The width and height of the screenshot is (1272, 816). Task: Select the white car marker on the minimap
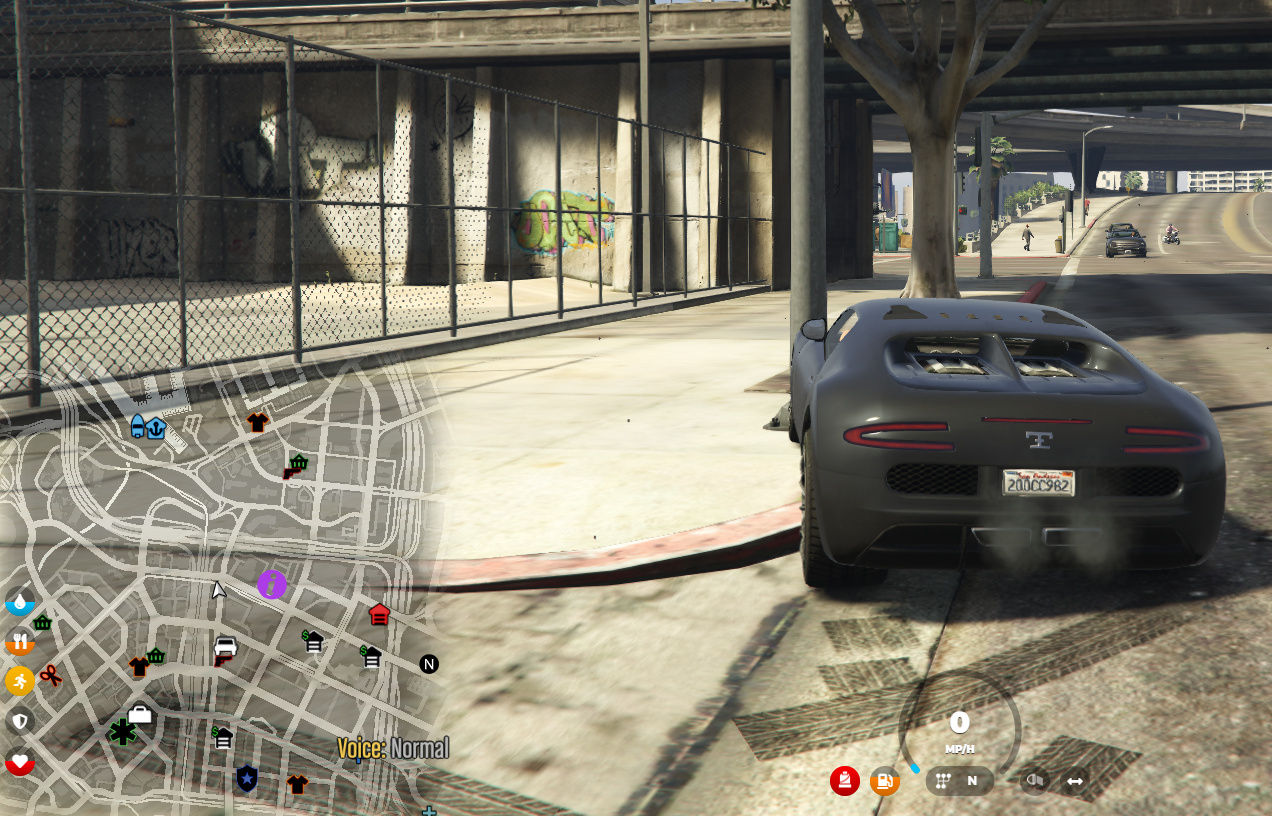[x=226, y=646]
